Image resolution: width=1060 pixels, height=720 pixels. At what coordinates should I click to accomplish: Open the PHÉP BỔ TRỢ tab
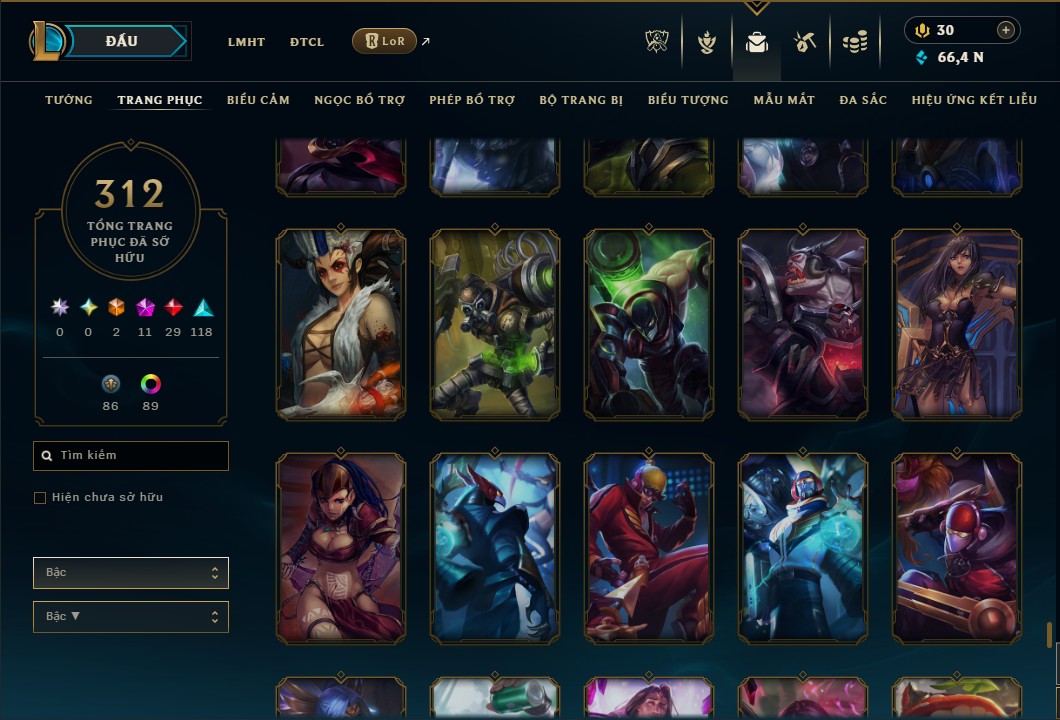472,100
